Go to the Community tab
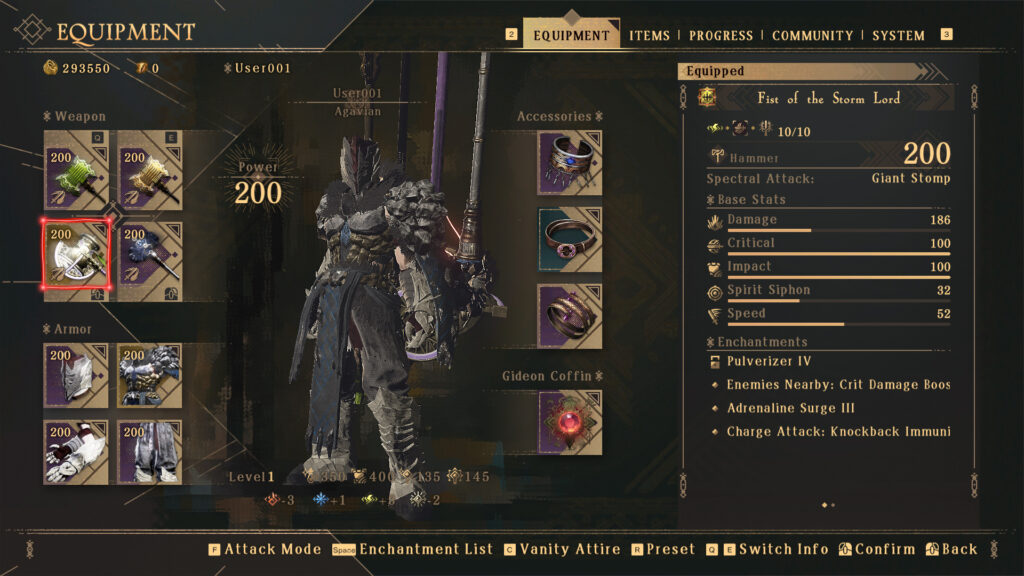 click(813, 35)
